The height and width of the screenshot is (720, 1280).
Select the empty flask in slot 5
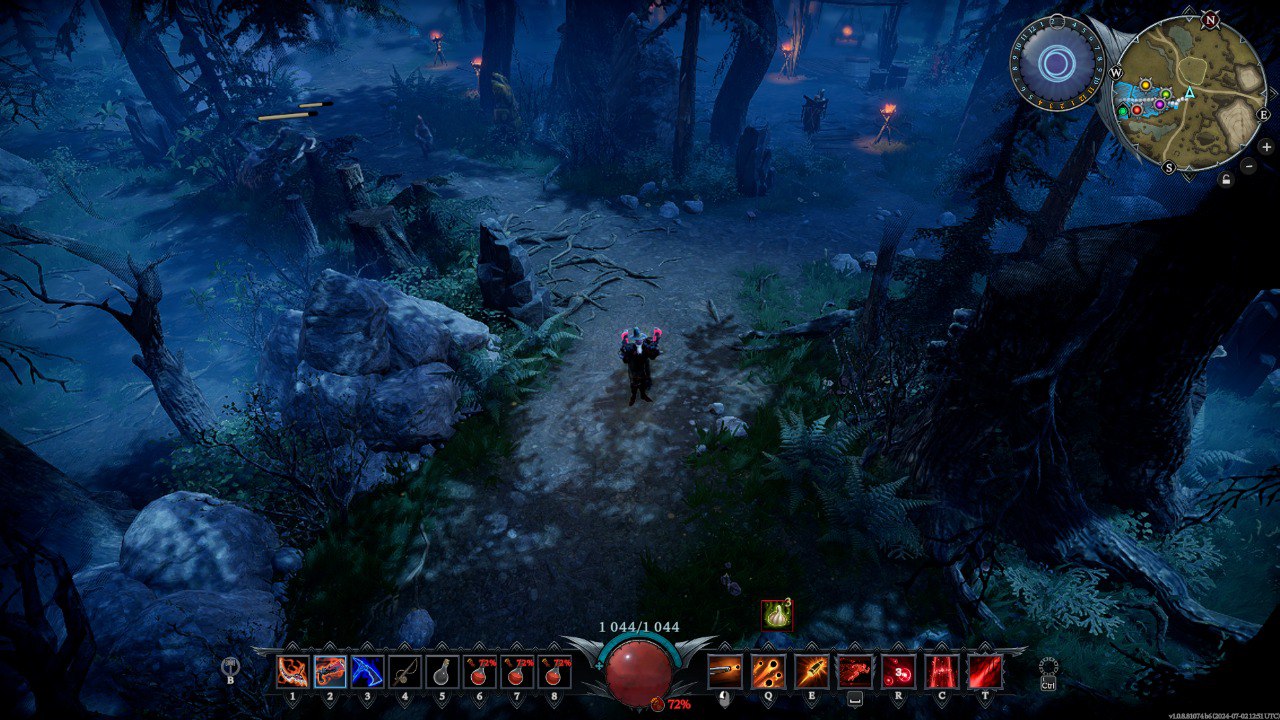(x=442, y=671)
